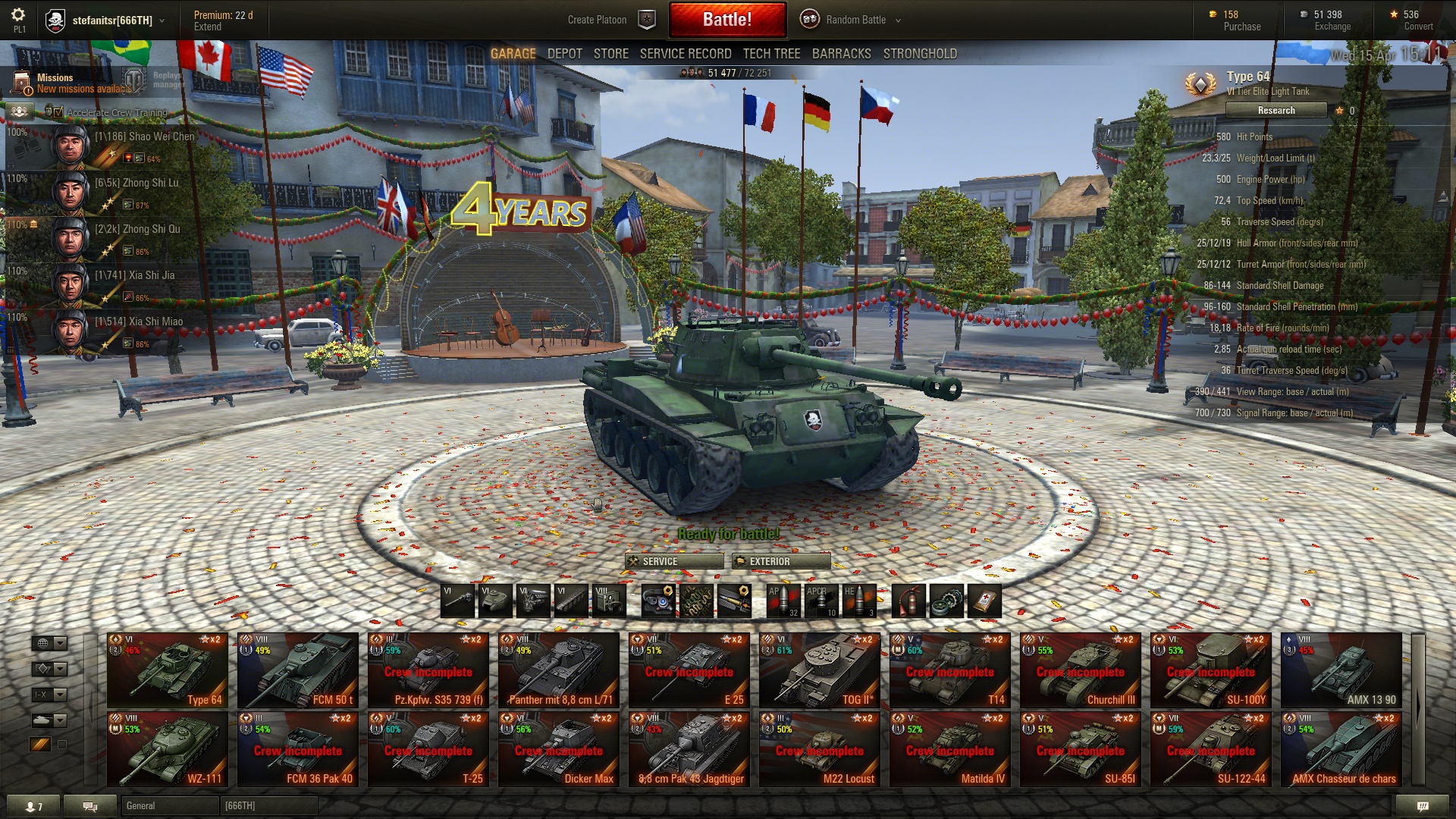Click the Research button for Type 64
This screenshot has width=1456, height=819.
click(x=1276, y=111)
